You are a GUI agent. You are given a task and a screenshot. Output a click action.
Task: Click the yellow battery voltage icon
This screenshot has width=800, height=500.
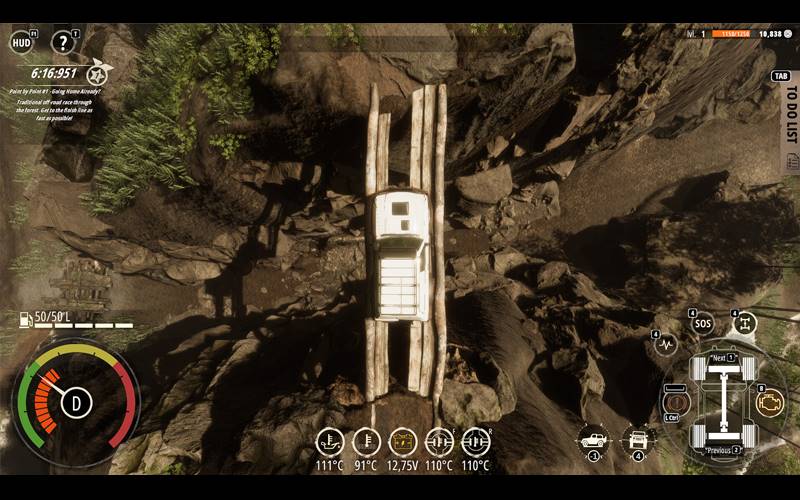coord(403,441)
